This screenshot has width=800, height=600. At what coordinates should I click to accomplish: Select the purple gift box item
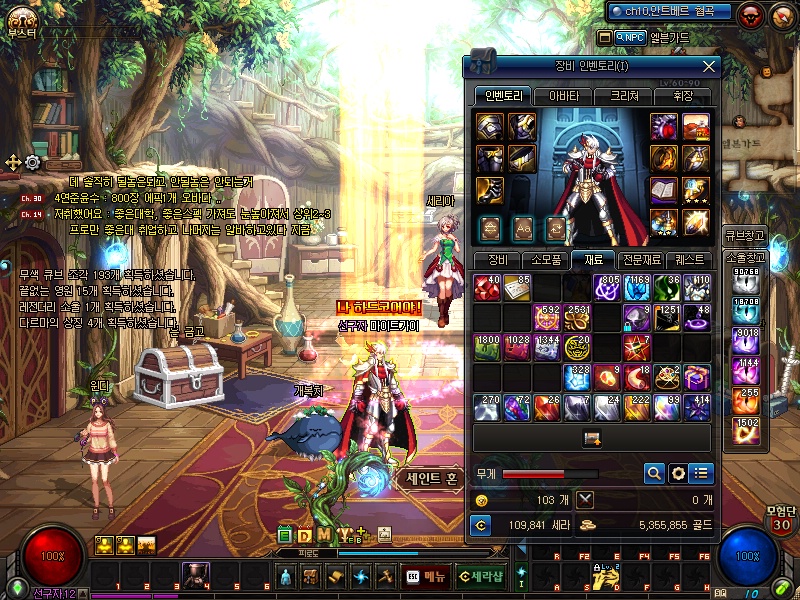[x=697, y=377]
